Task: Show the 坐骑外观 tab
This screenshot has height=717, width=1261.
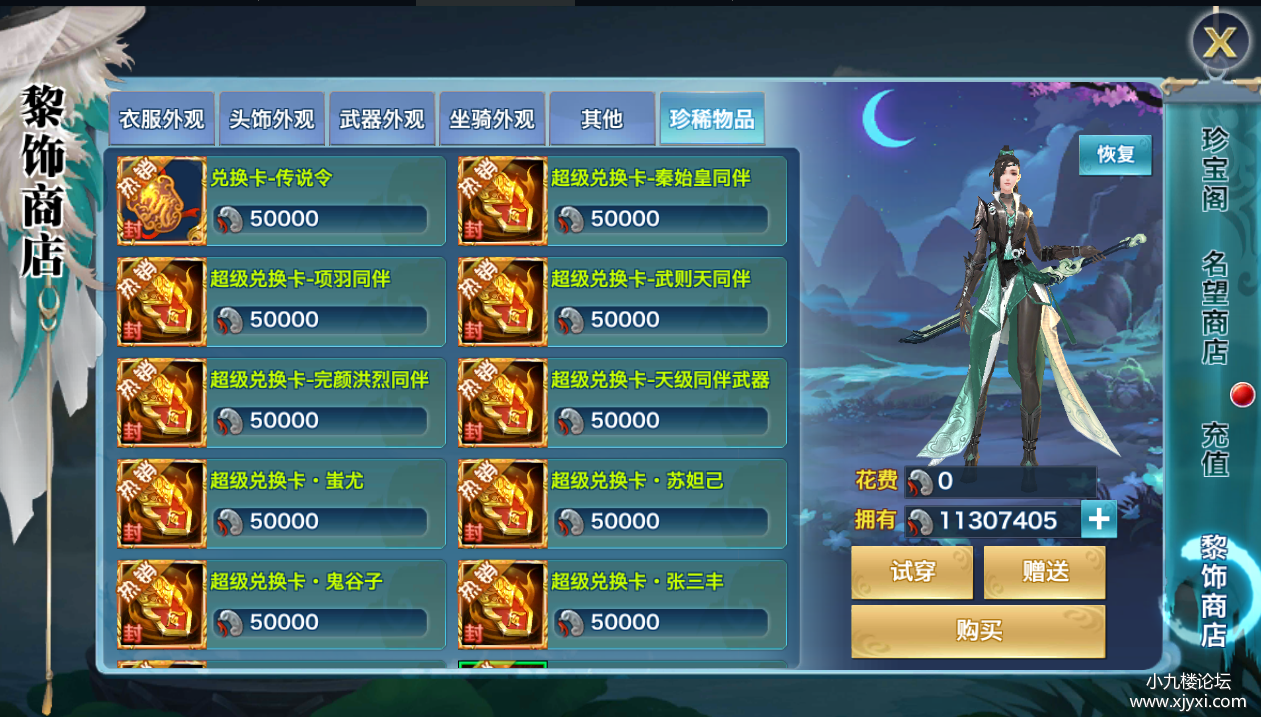Action: (492, 120)
